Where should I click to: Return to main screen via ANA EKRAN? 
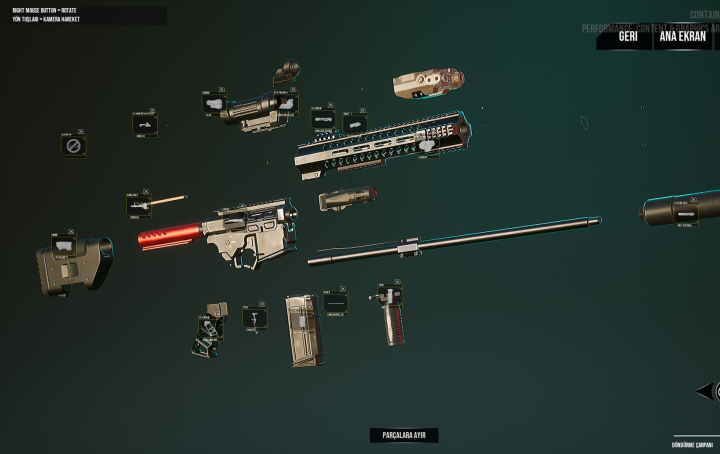682,37
